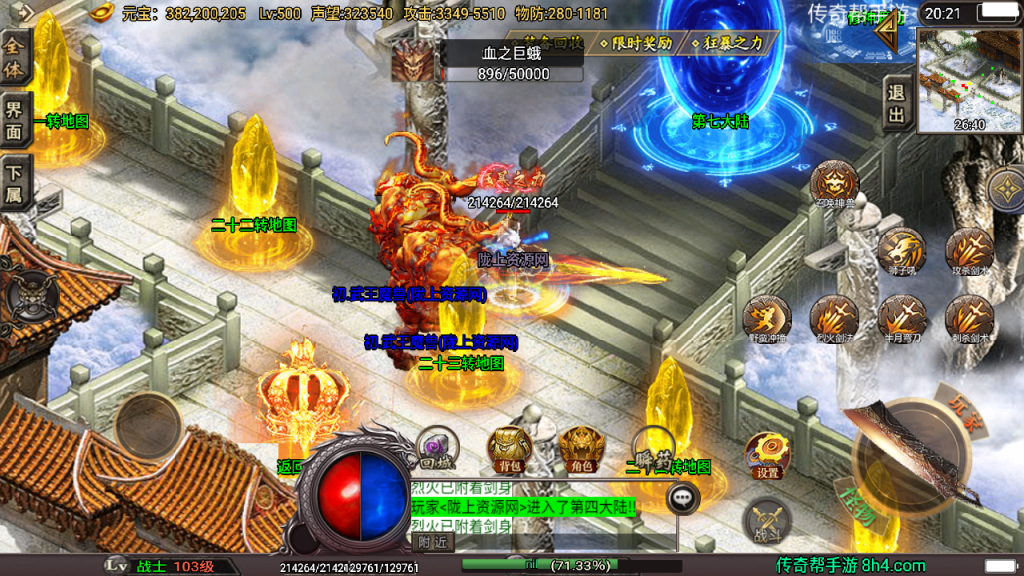Select the 下属 side tab
This screenshot has height=576, width=1024.
tap(15, 182)
